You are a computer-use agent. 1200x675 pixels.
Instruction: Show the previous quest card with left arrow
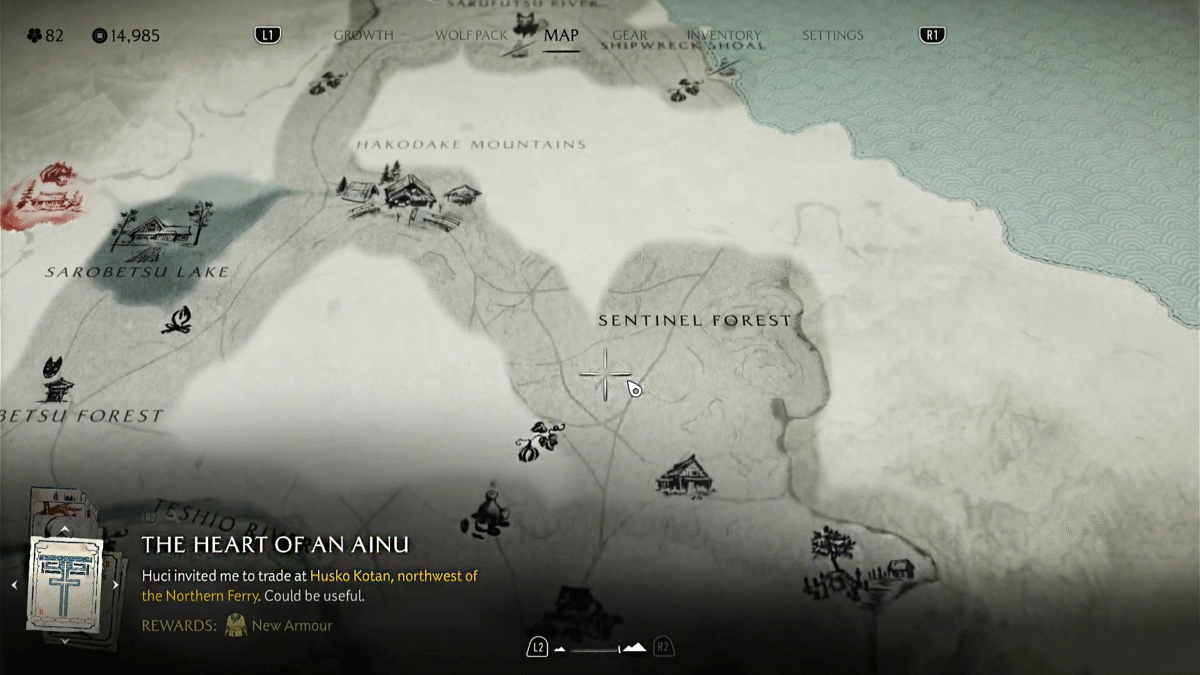coord(15,584)
